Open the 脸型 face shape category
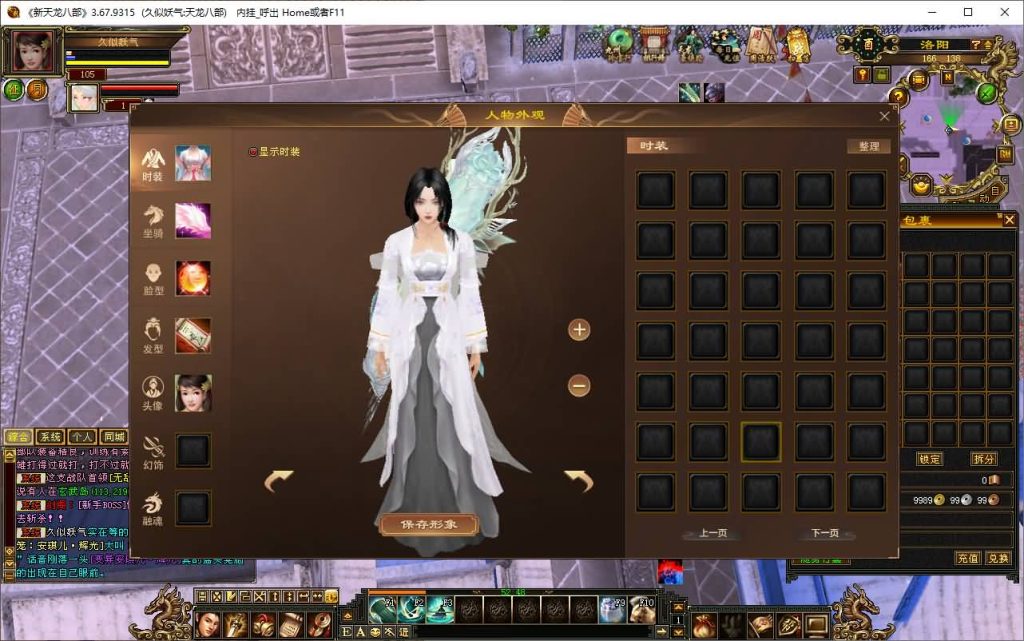This screenshot has width=1024, height=641. (x=153, y=278)
